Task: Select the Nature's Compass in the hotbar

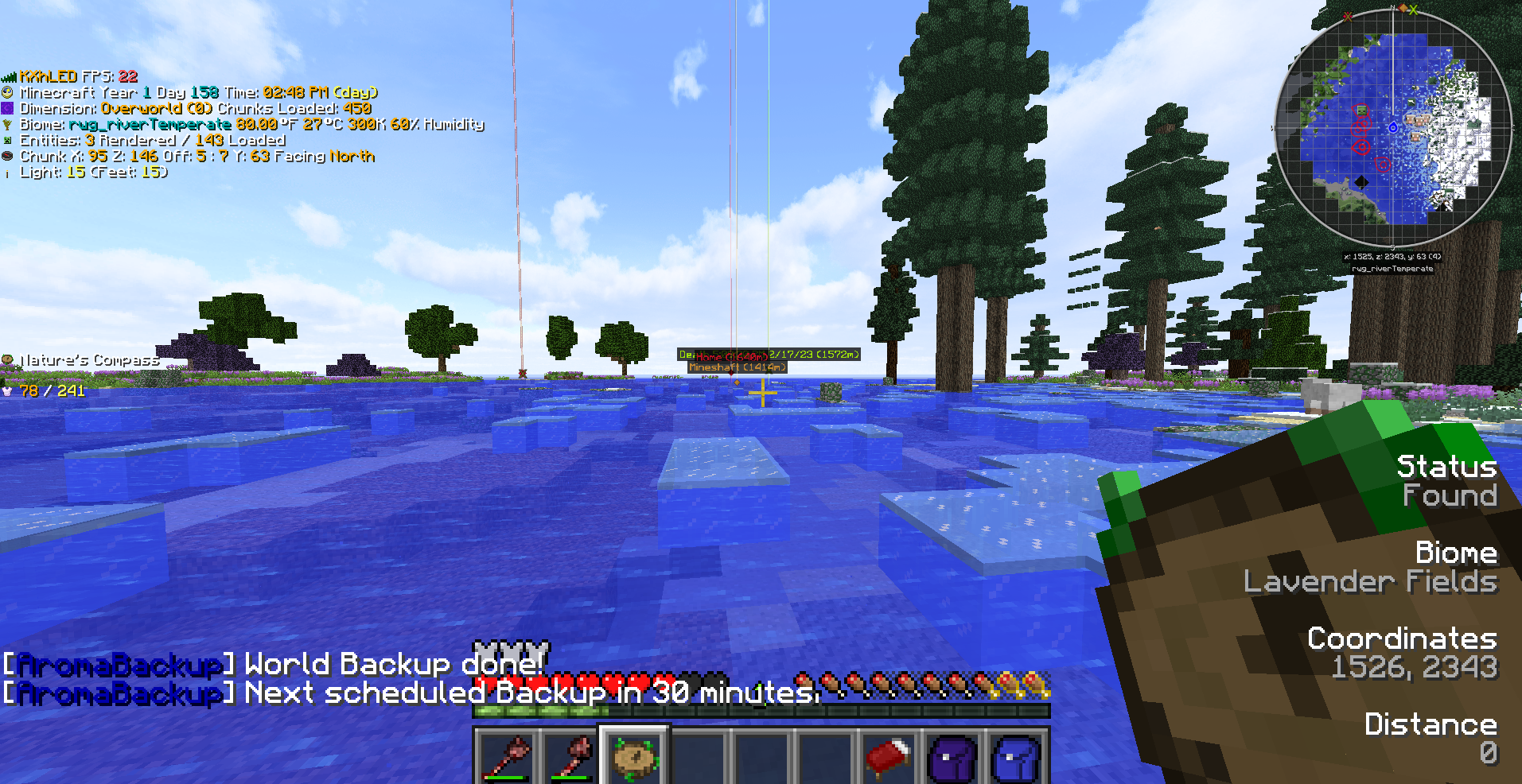Action: pos(633,755)
